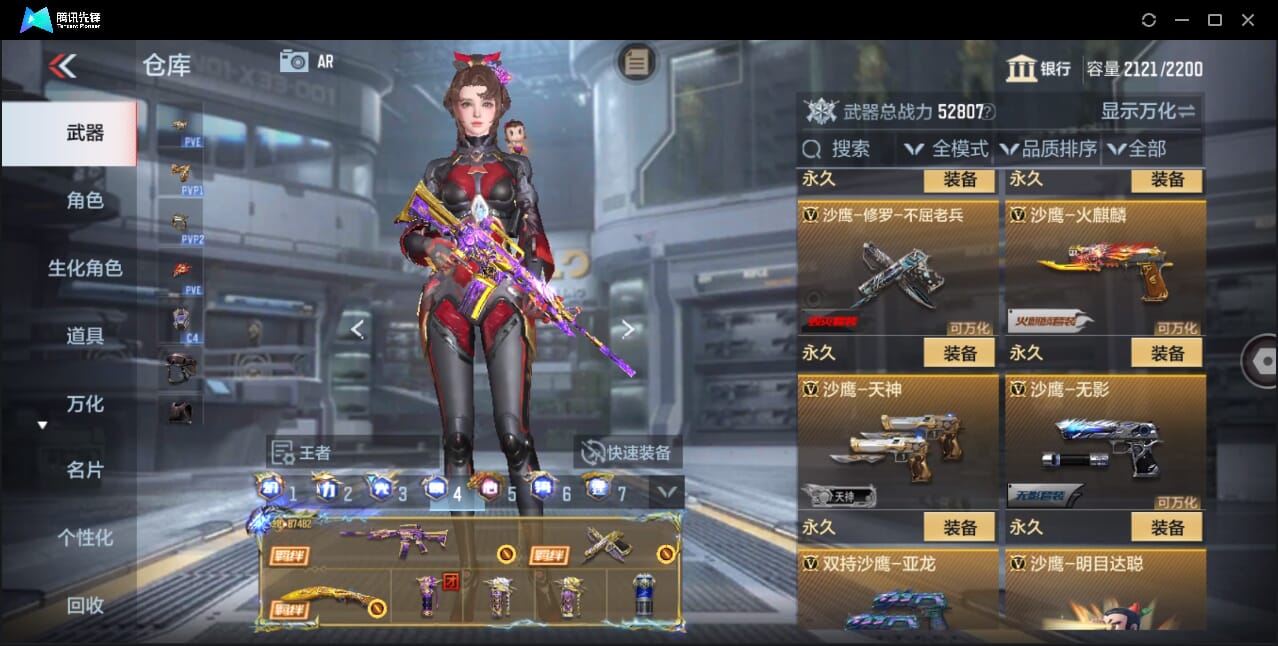Activate the 快速装备 quick equip button
The image size is (1278, 646).
coord(628,452)
